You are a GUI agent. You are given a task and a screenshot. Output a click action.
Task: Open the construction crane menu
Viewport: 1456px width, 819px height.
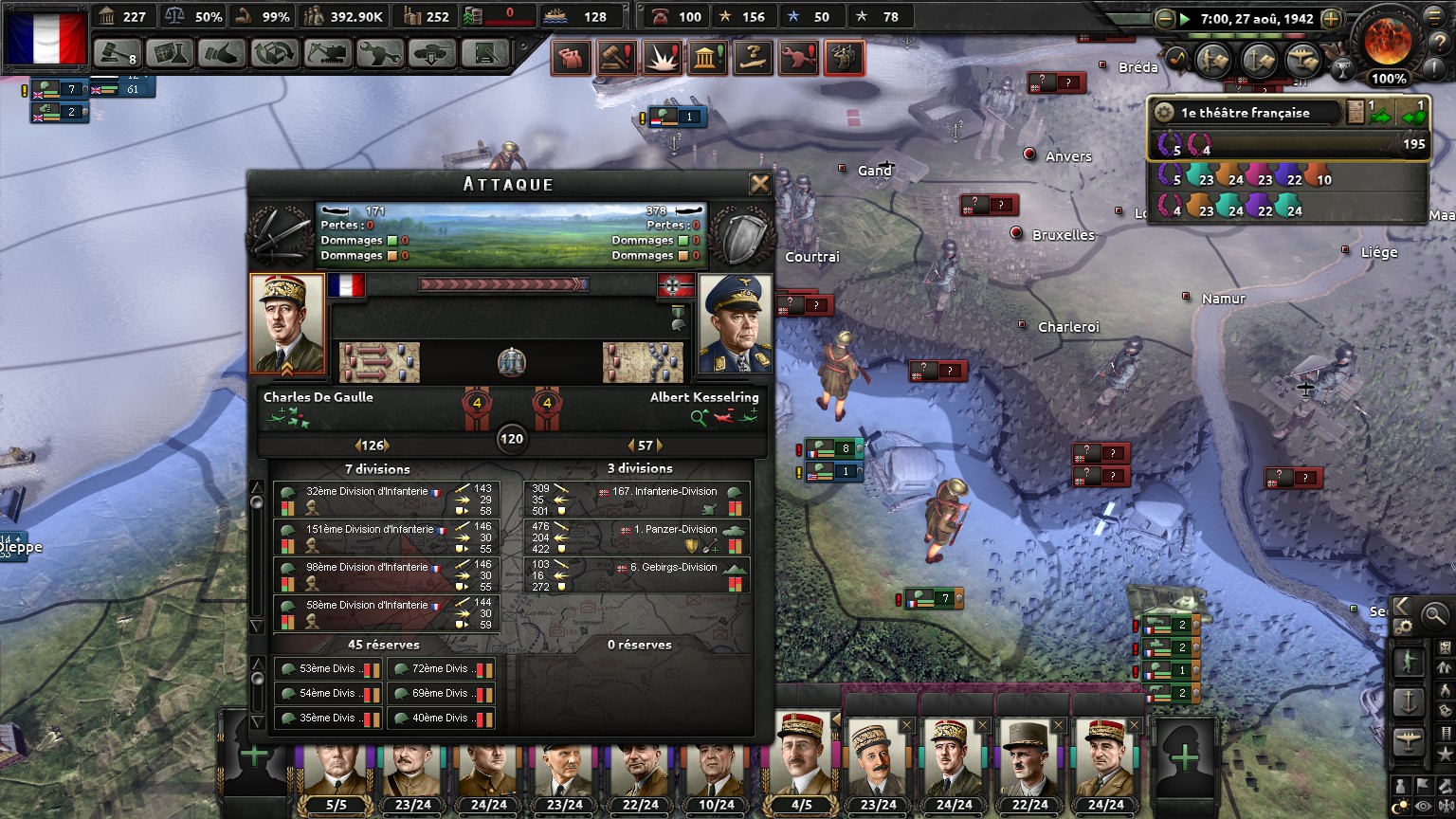tap(327, 53)
